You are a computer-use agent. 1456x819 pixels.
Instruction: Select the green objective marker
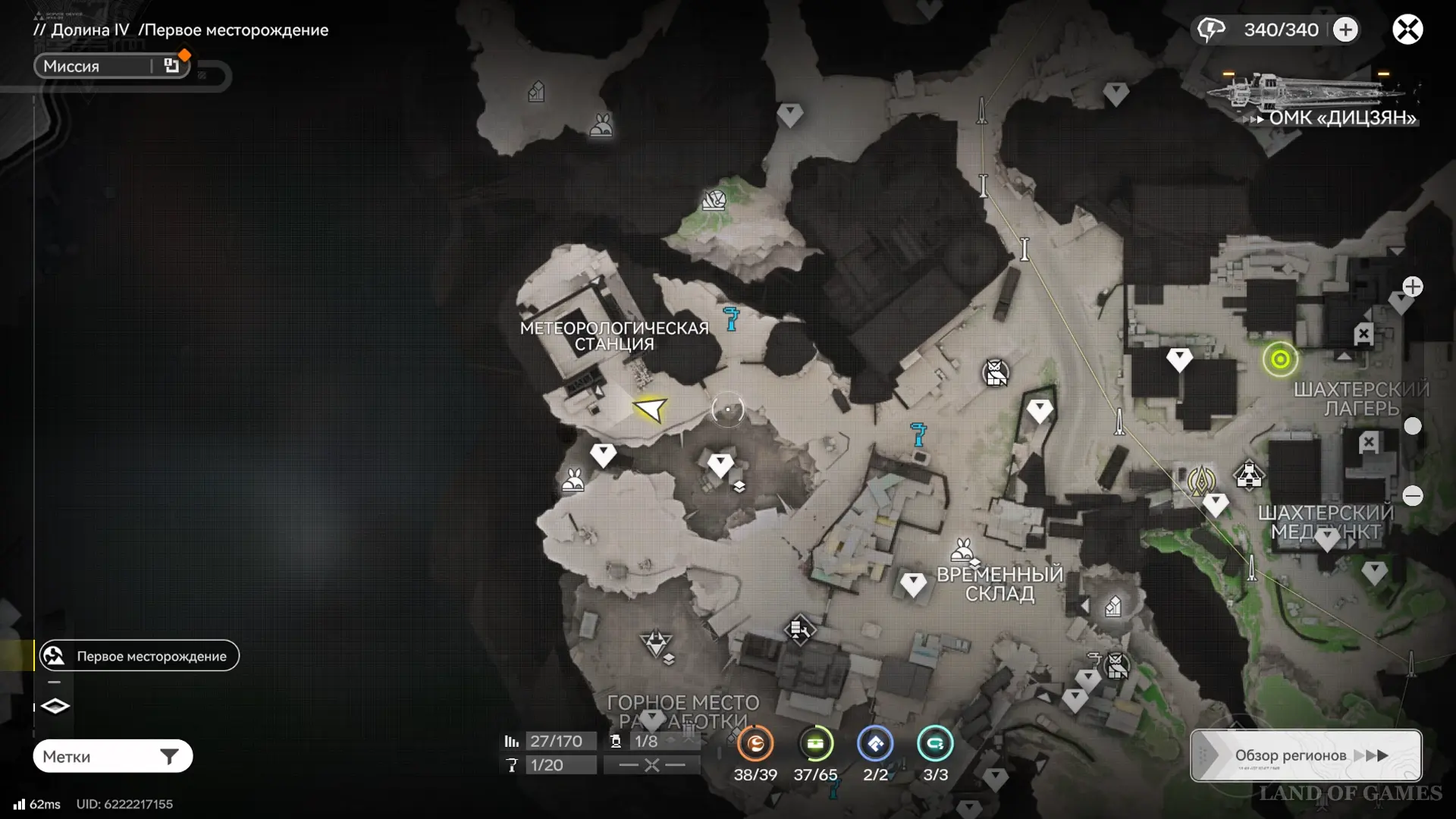(x=1280, y=359)
